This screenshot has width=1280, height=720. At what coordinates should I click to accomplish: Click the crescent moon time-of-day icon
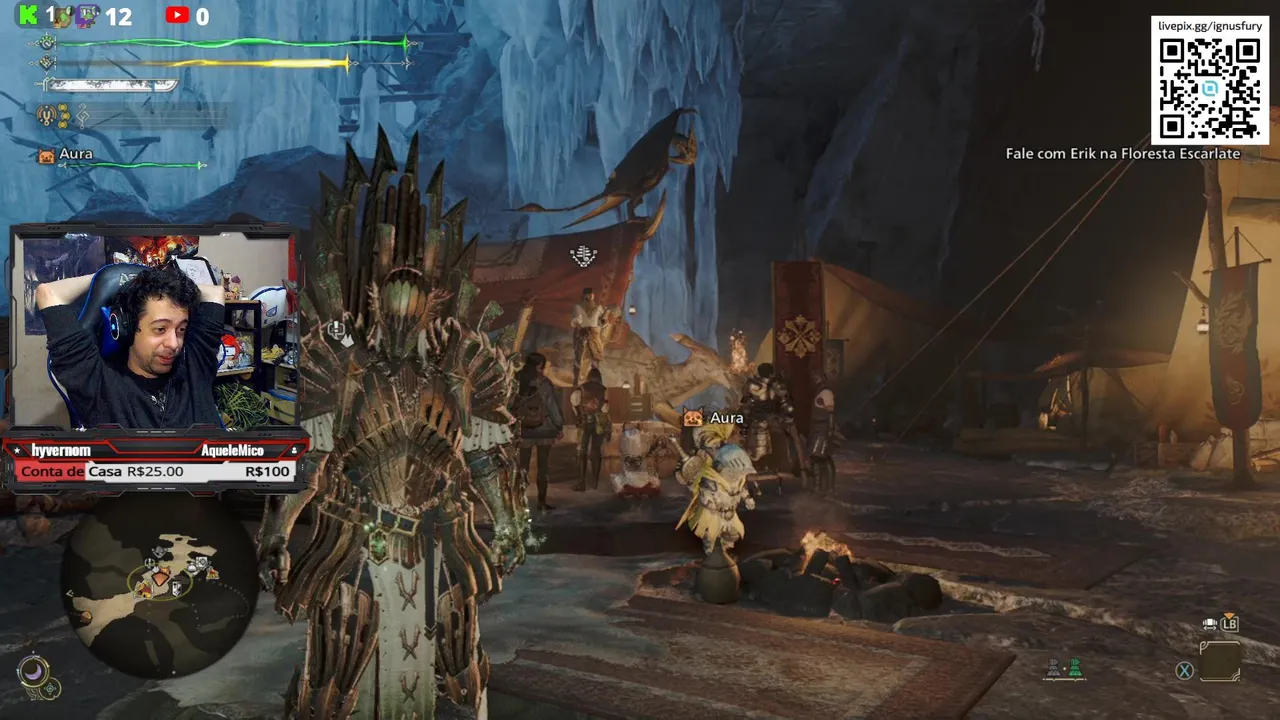pyautogui.click(x=33, y=670)
